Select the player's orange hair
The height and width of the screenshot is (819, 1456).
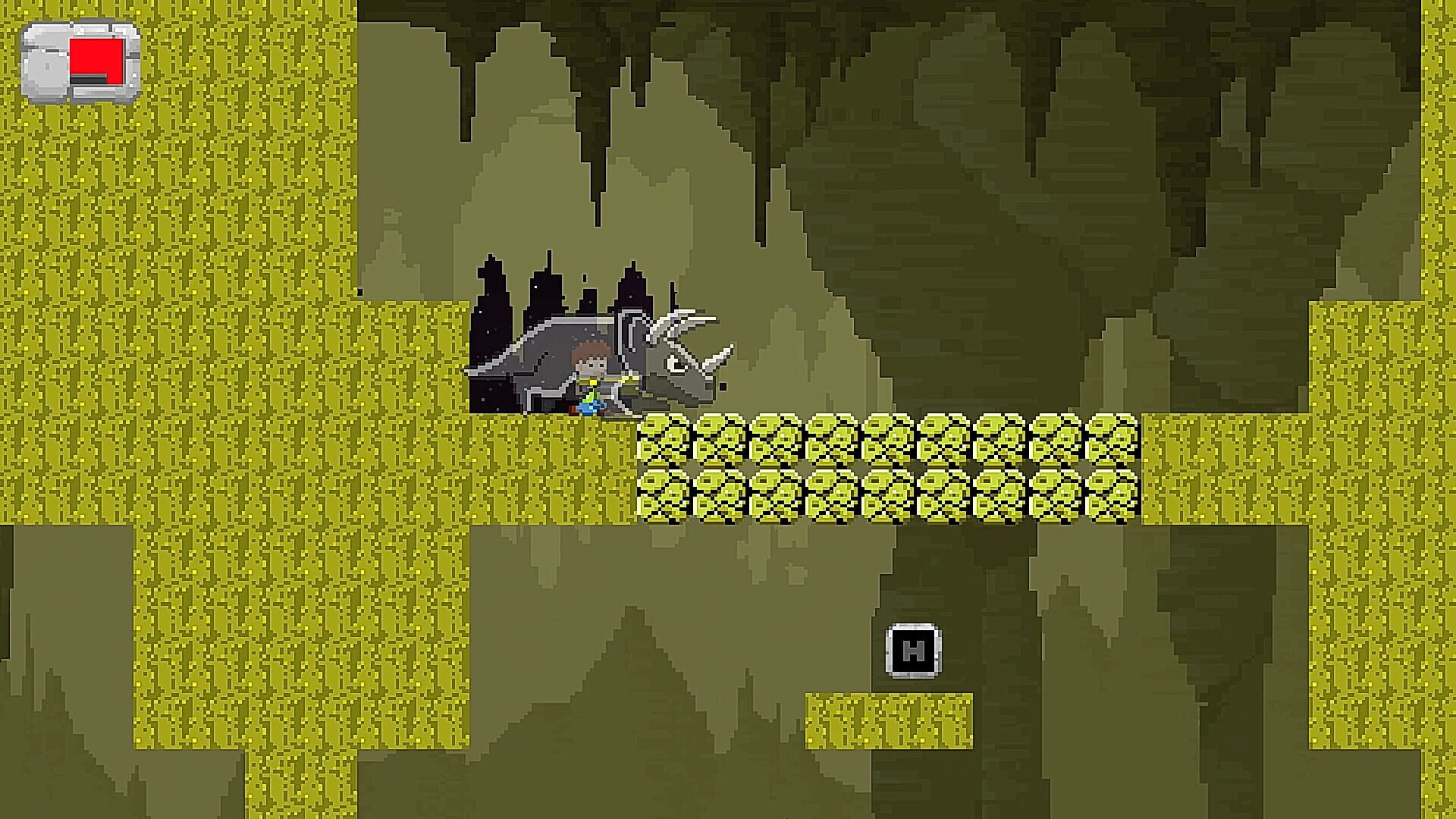pyautogui.click(x=594, y=353)
